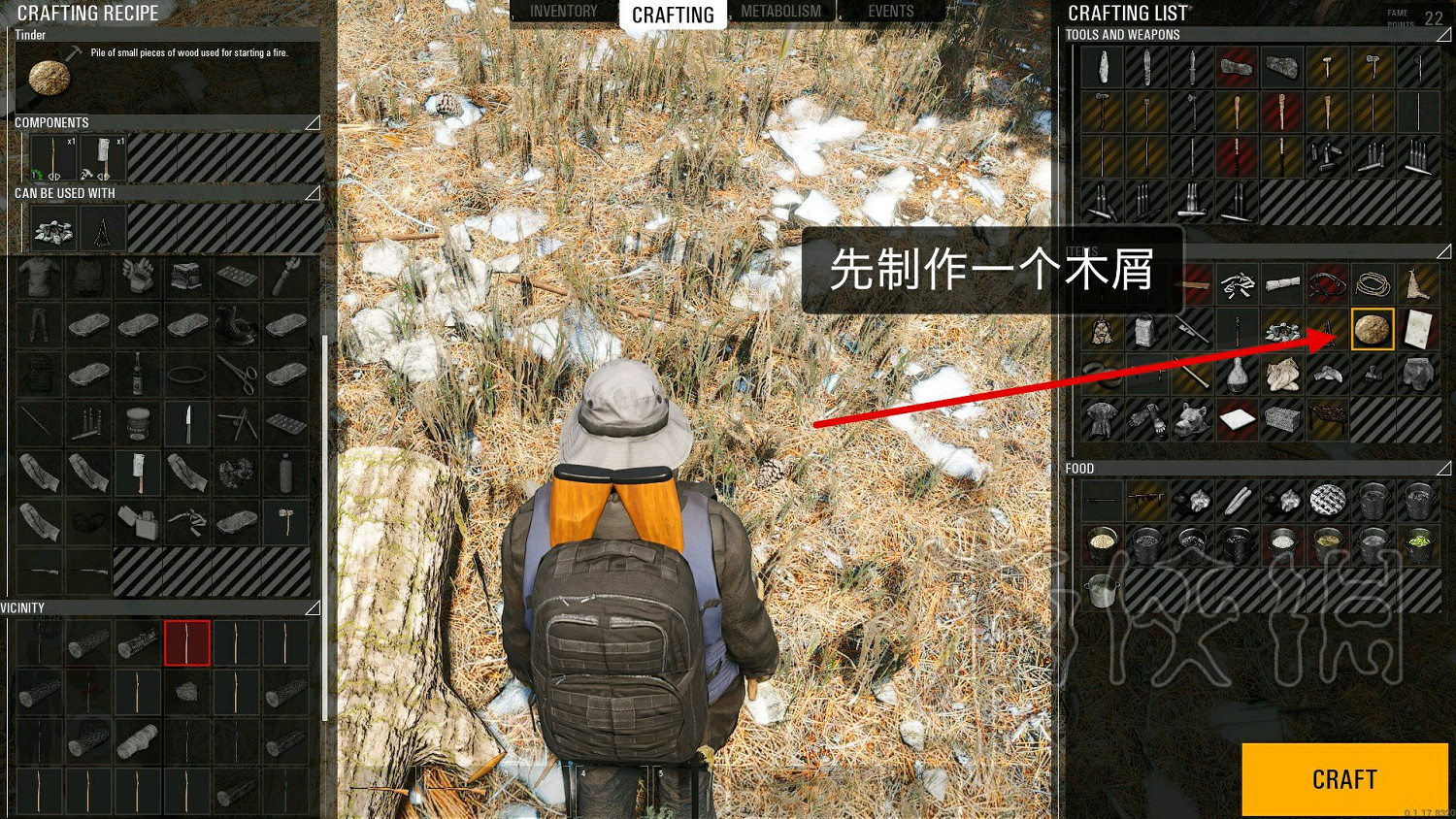The image size is (1456, 819).
Task: Select the wooden baseball bat crafting icon
Action: coord(1238,112)
